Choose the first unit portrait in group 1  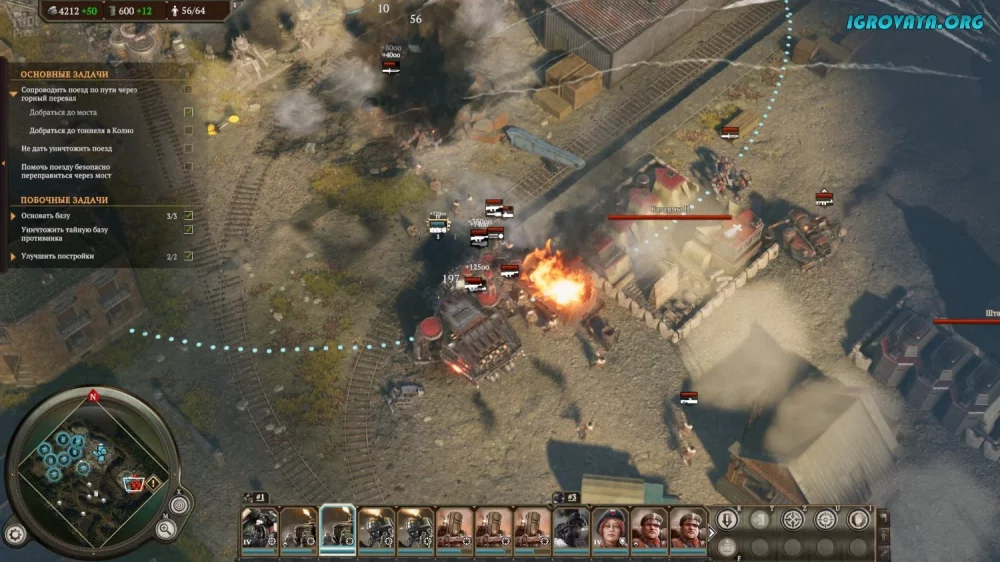click(259, 529)
